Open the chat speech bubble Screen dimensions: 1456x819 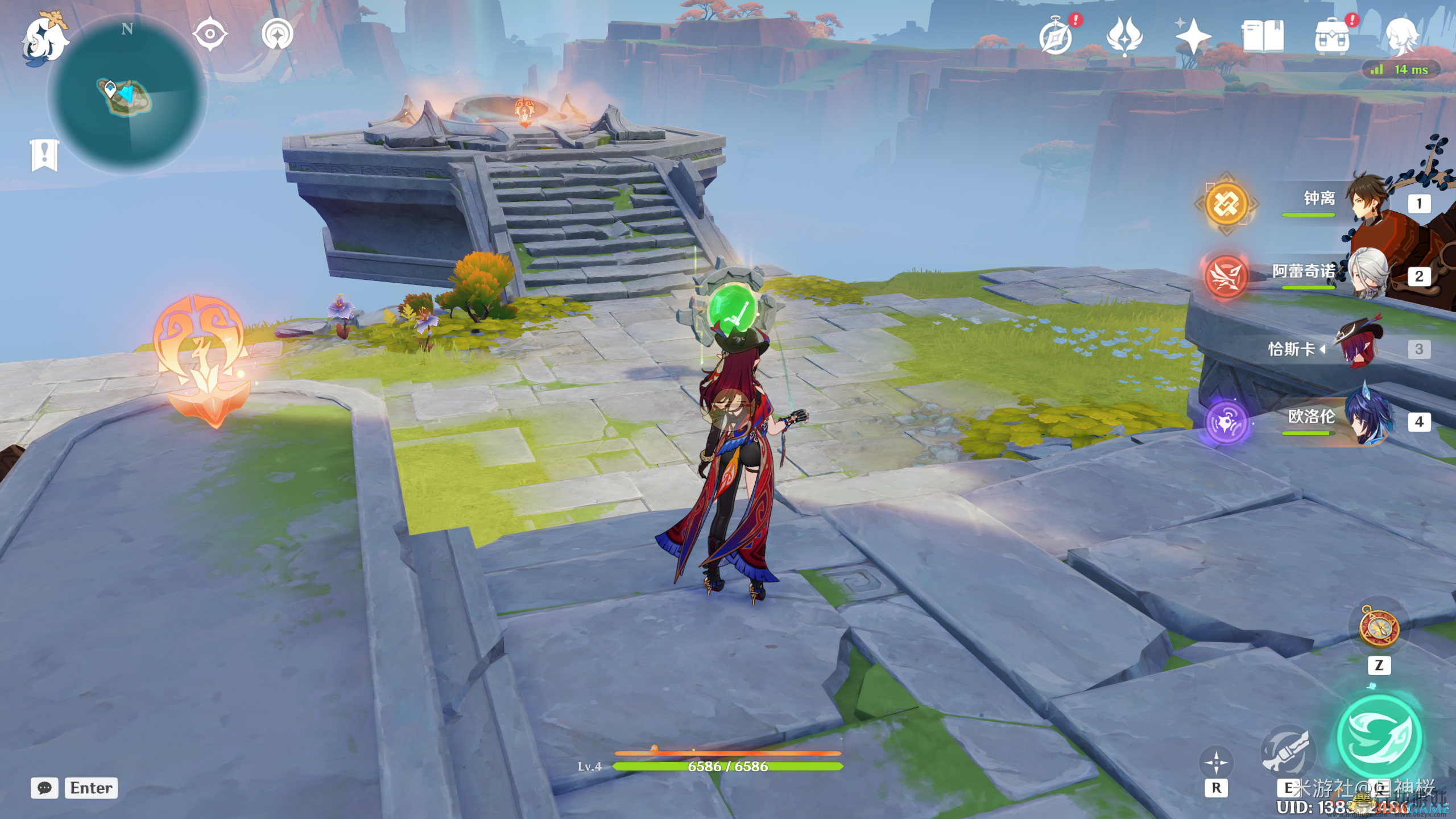pos(44,788)
